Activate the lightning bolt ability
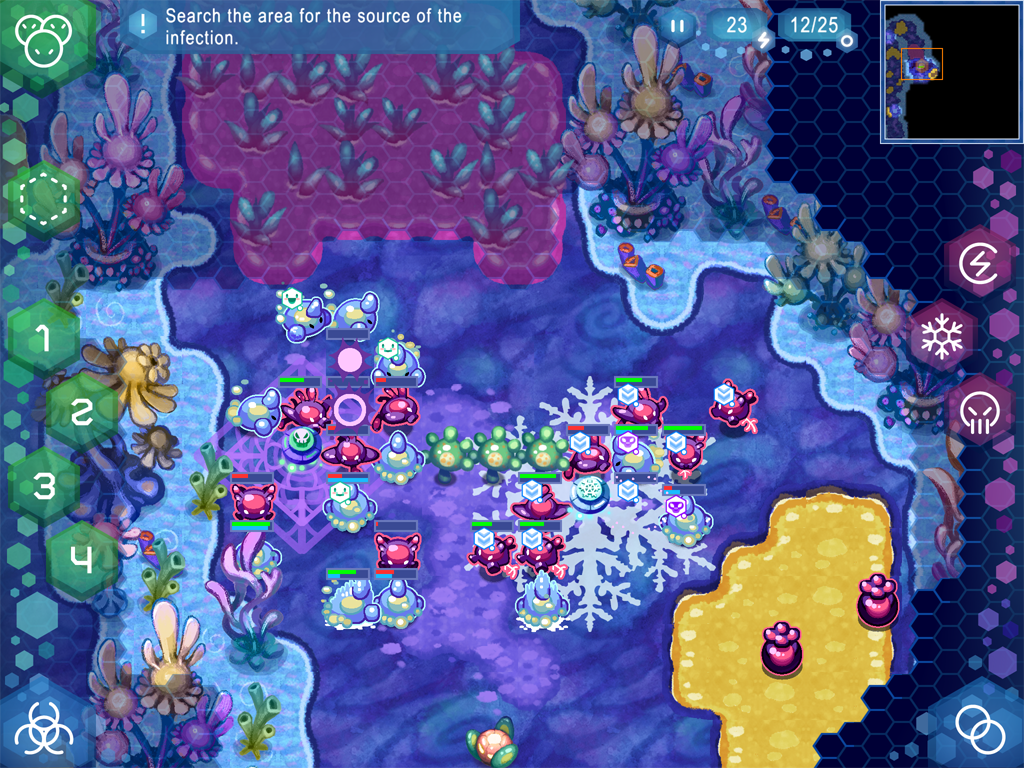Screen dimensions: 1024x768 pos(979,263)
